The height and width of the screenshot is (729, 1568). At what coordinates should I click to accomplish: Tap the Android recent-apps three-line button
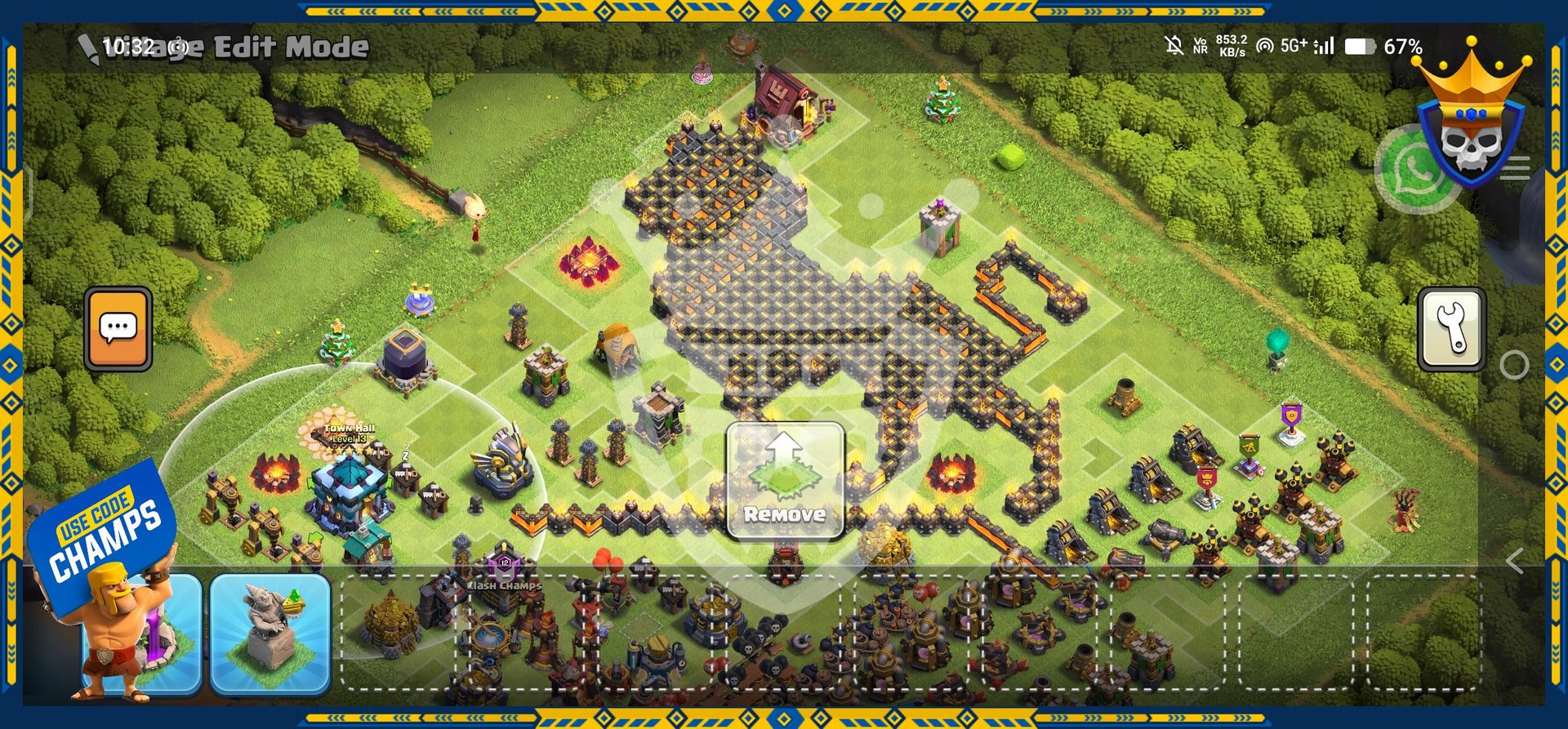point(1516,168)
